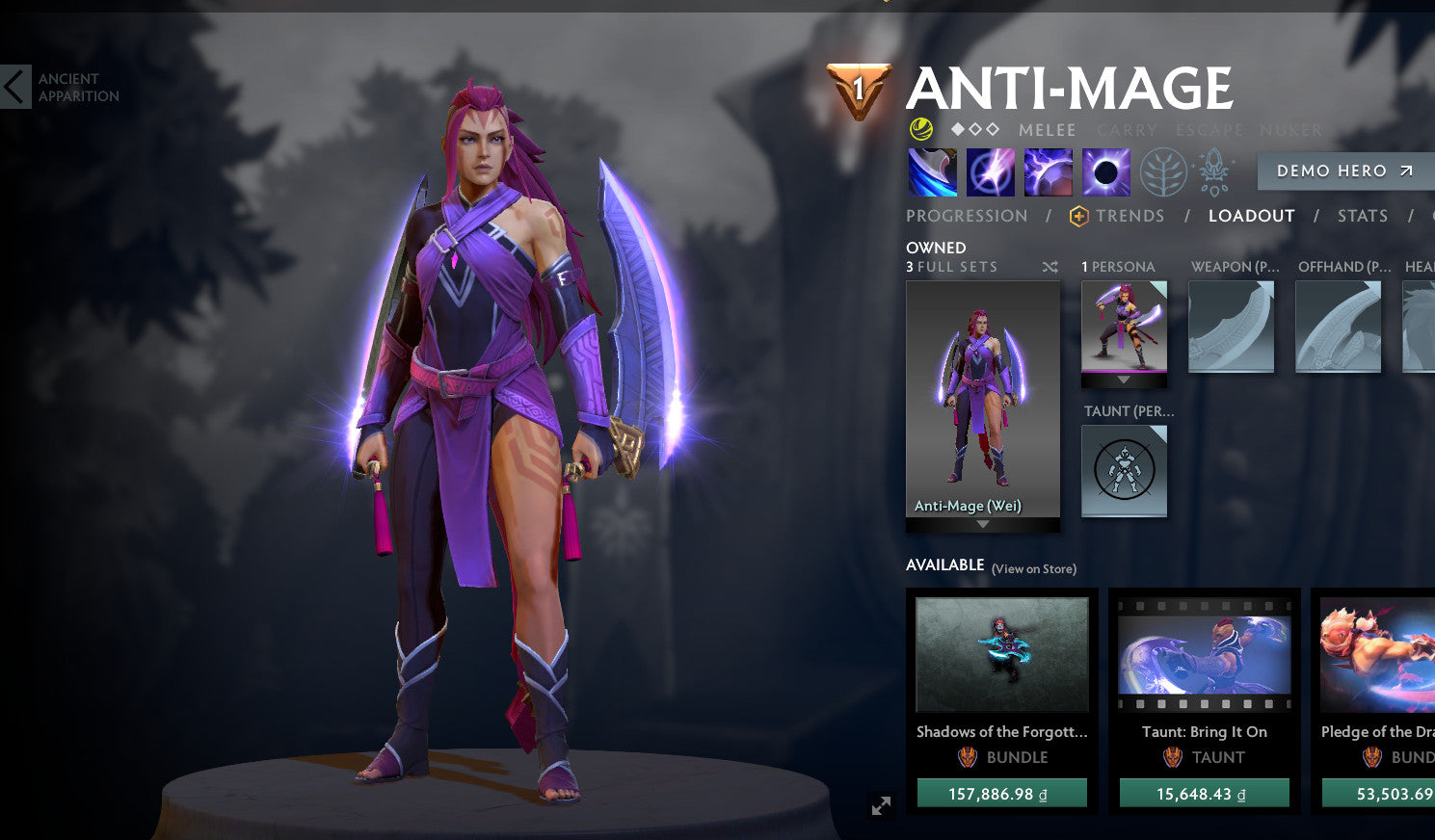The image size is (1435, 840).
Task: Expand persona options via the arrow beneath thumbnail
Action: [1124, 379]
